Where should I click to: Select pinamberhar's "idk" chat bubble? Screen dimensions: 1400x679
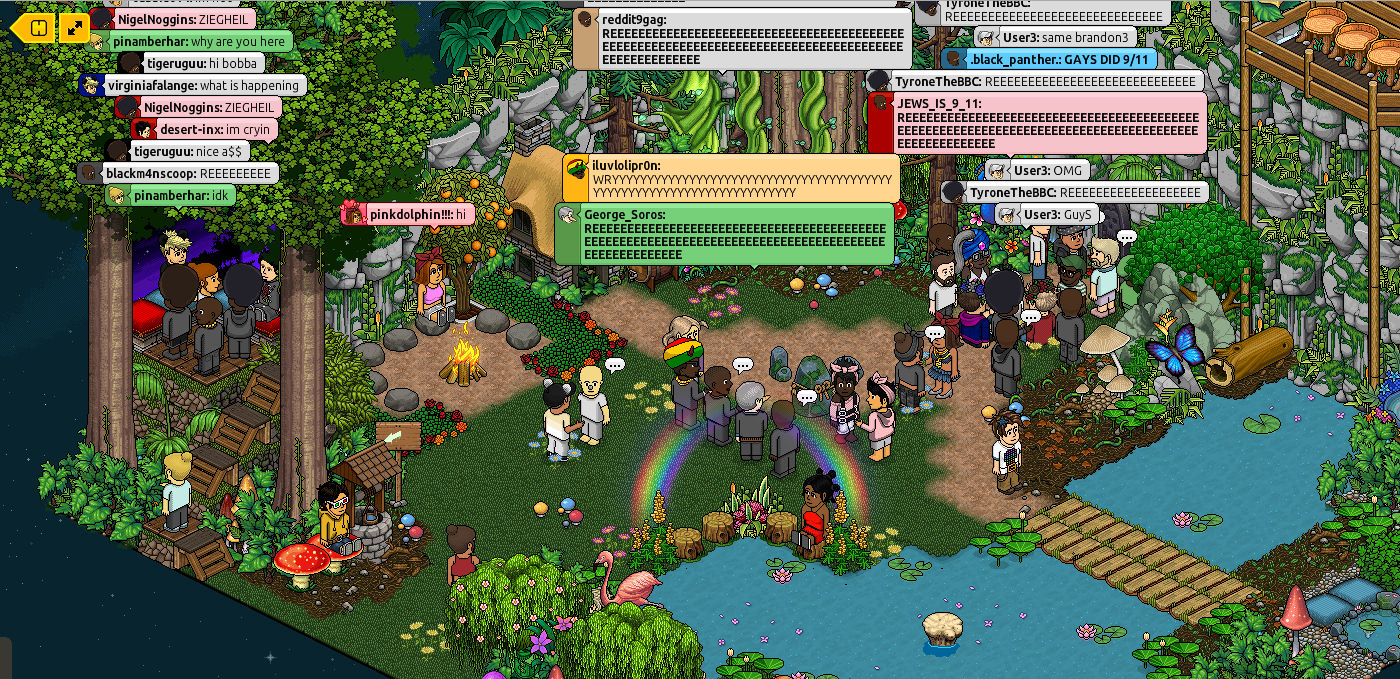tap(171, 195)
